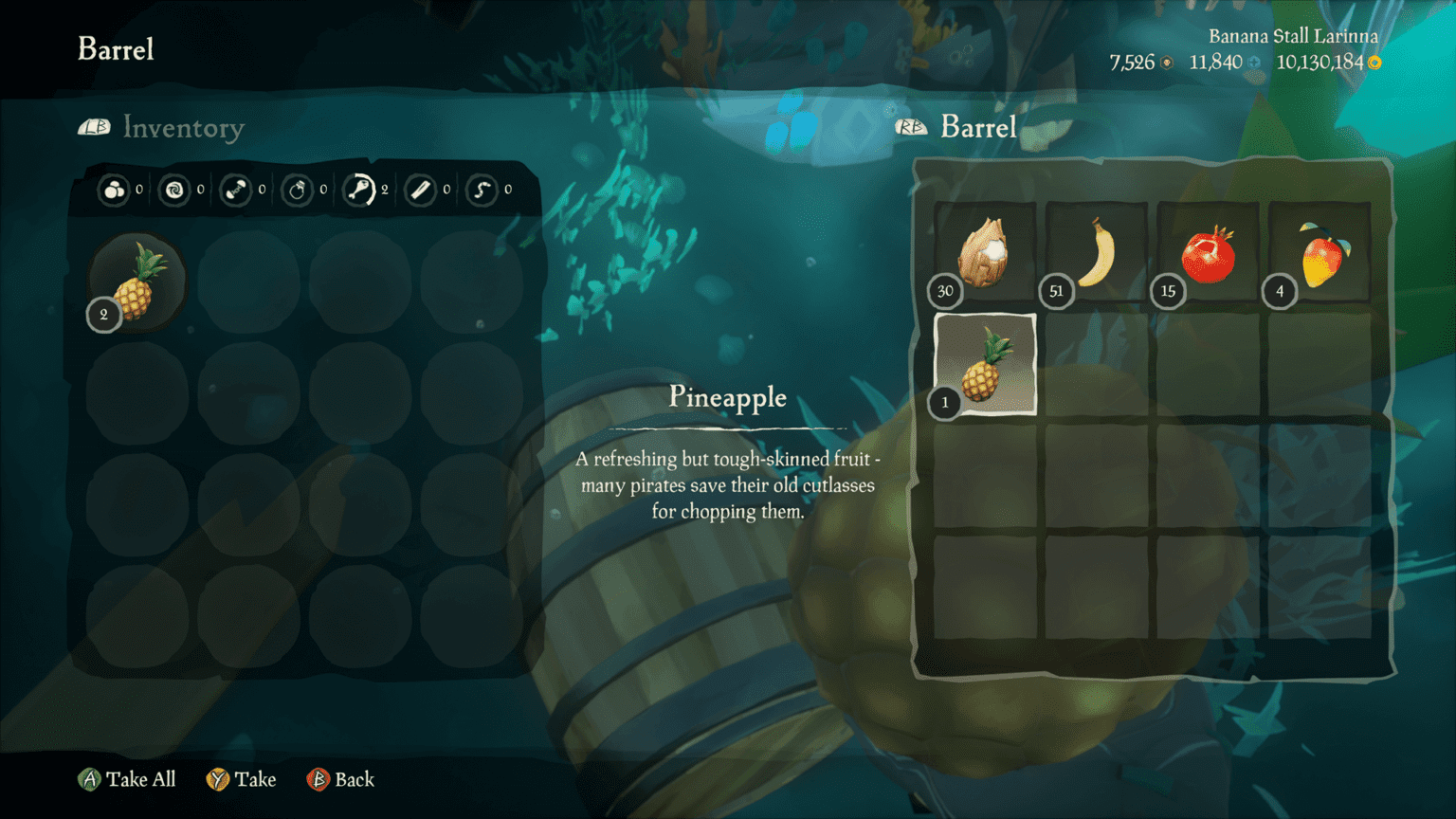Filter inventory by wooden planks category
This screenshot has height=819, width=1456.
420,191
